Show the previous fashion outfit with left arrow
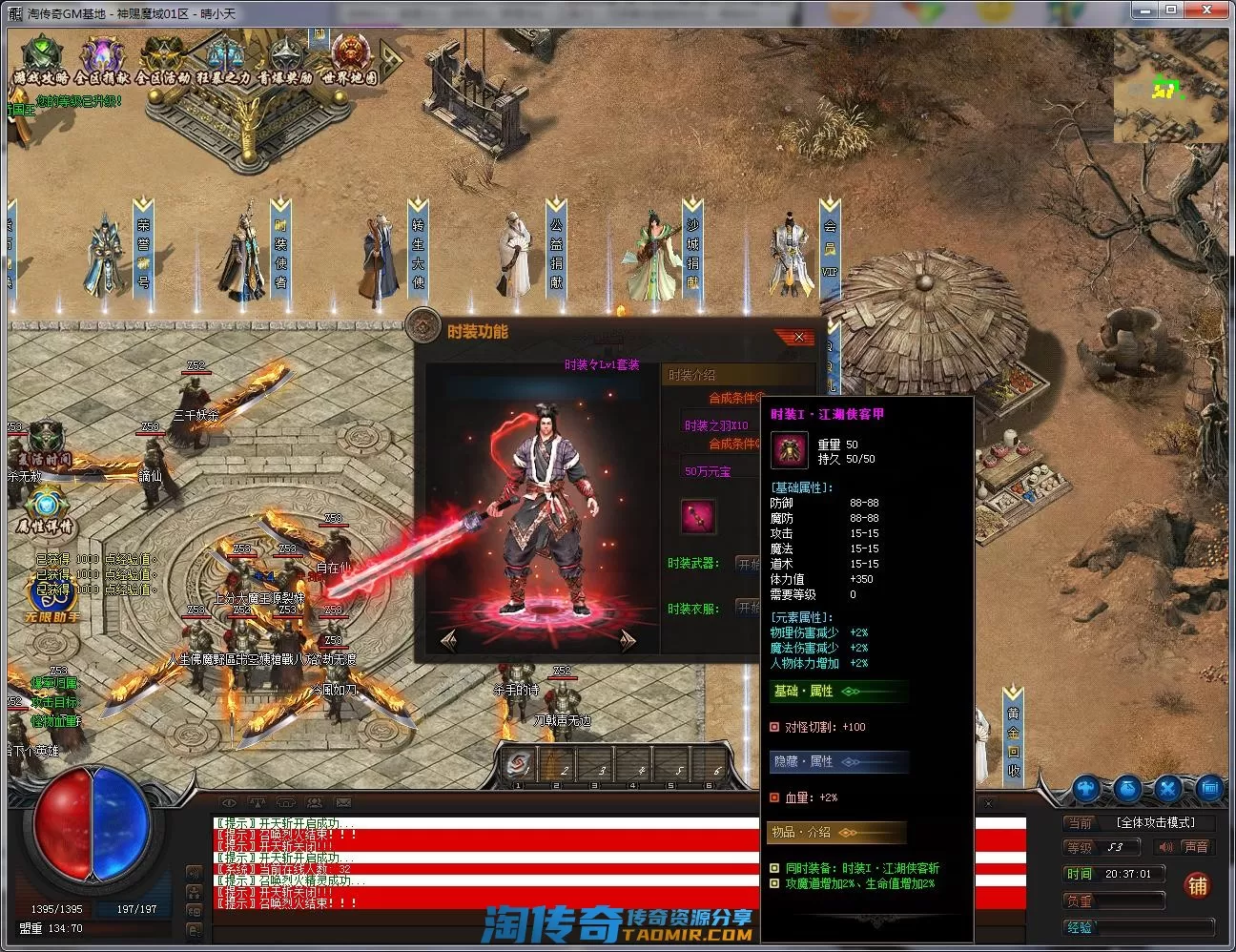This screenshot has height=952, width=1236. pyautogui.click(x=449, y=640)
